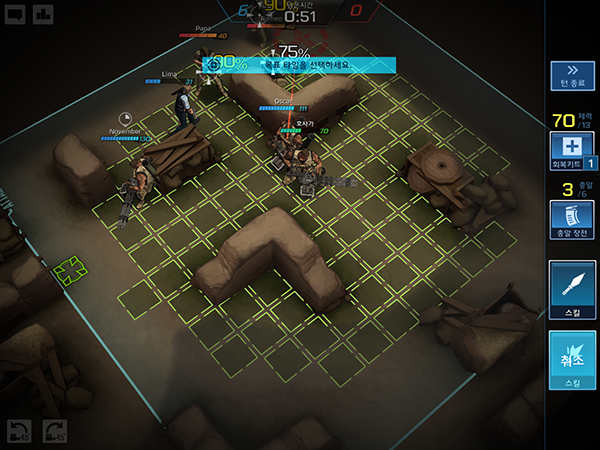
Task: Rotate camera 45° clockwise
Action: [54, 432]
